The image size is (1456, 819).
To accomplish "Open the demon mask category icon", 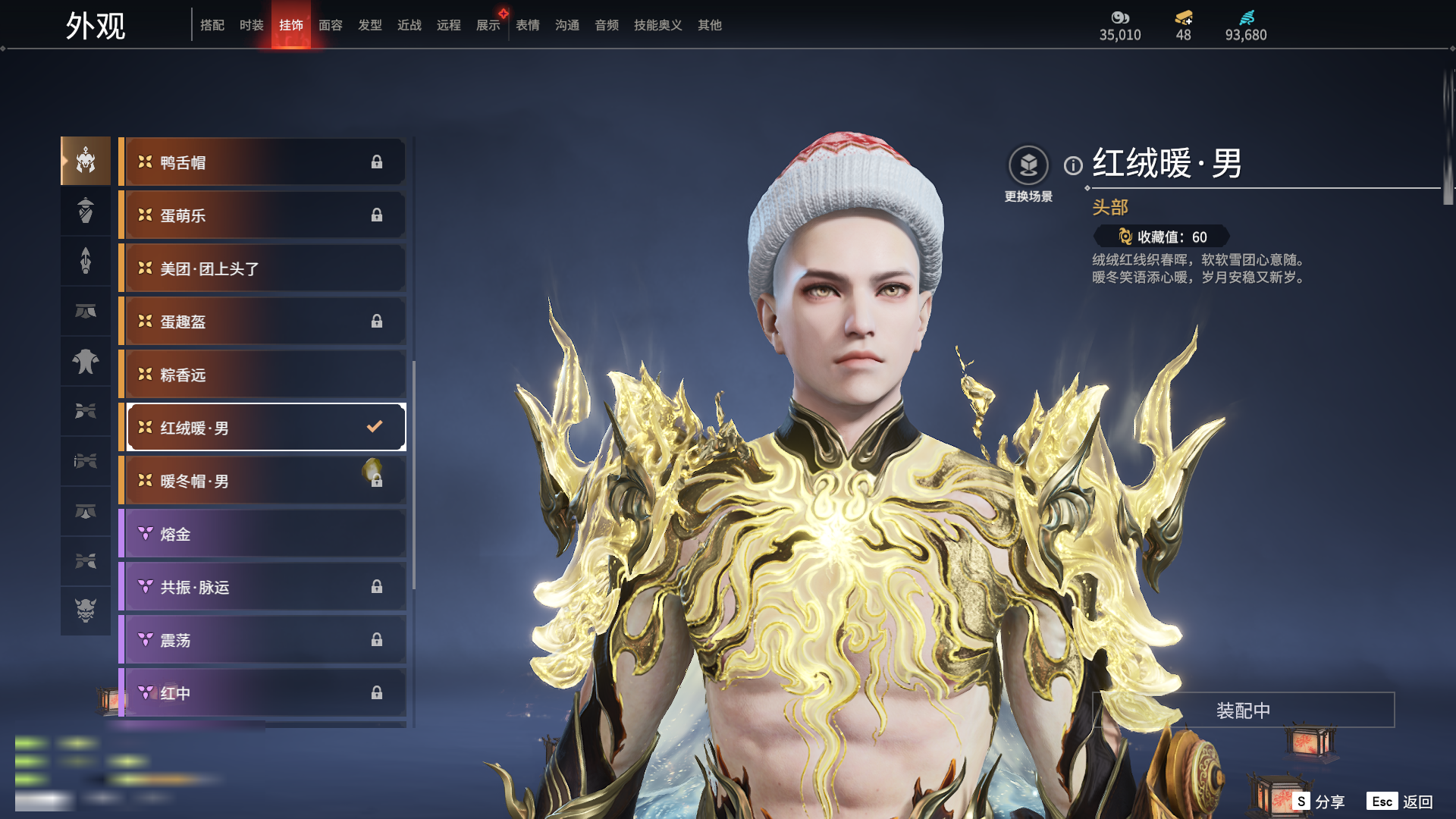I will [86, 610].
